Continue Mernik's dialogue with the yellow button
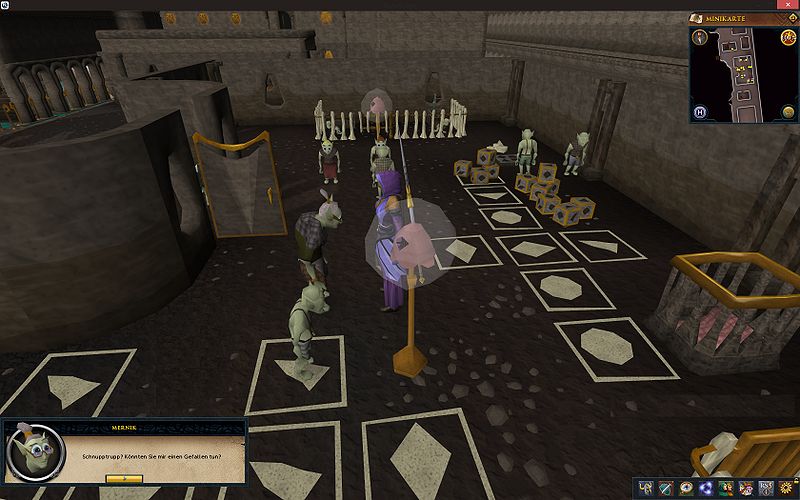Image resolution: width=800 pixels, height=500 pixels. [x=124, y=478]
